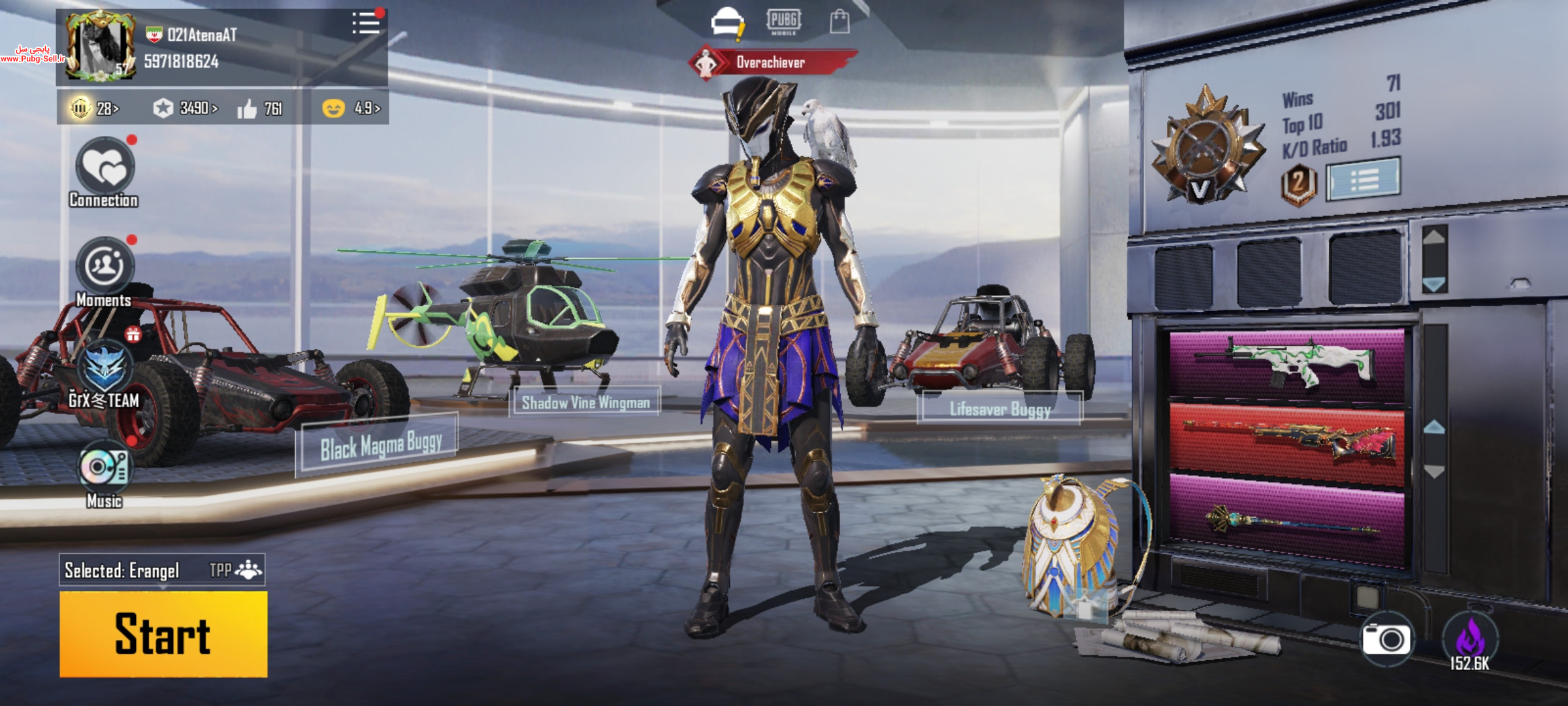Select the Overachiever title banner
The width and height of the screenshot is (1568, 706).
click(x=772, y=62)
